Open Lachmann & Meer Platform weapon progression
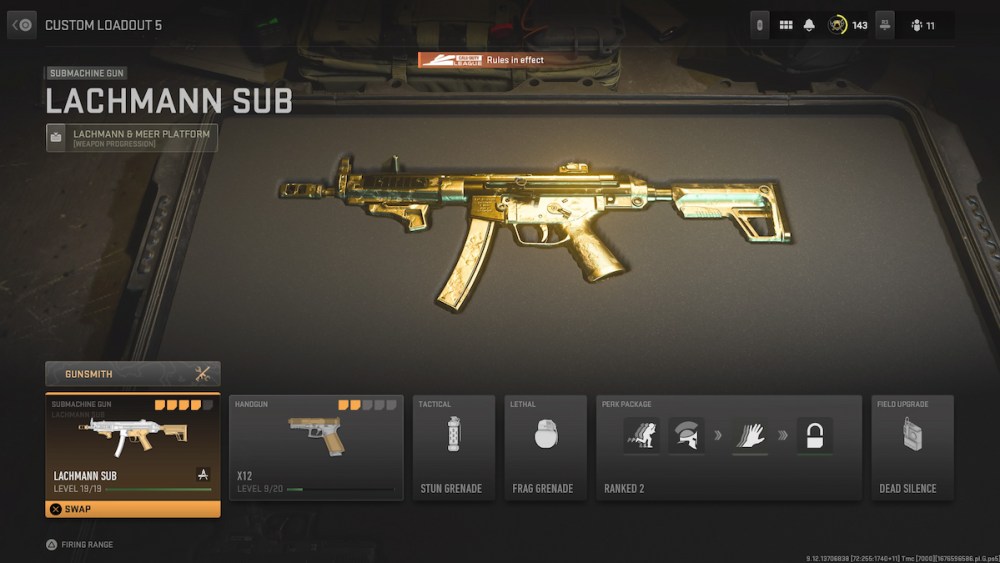 point(132,138)
